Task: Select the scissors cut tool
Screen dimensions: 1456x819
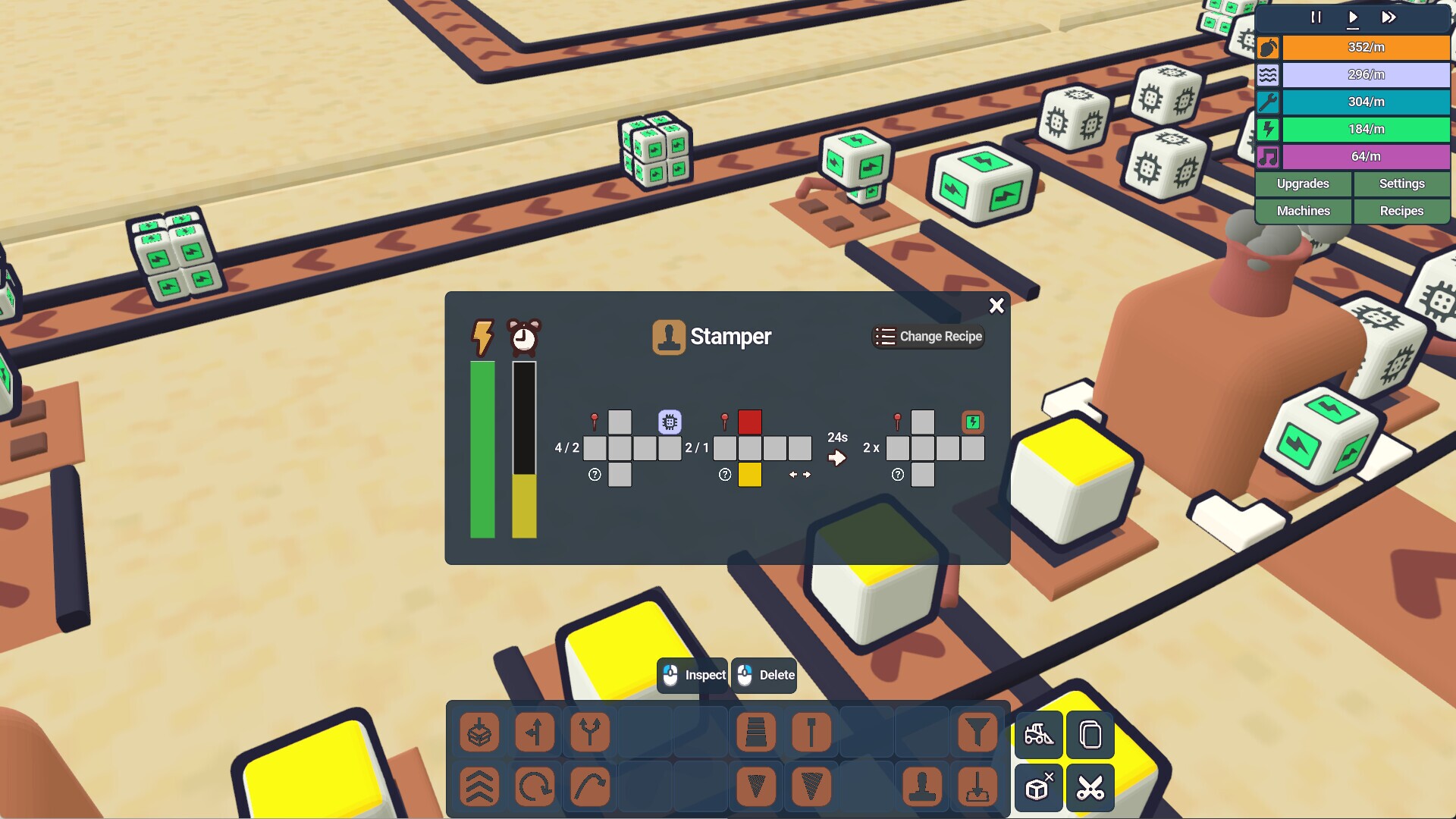Action: [x=1090, y=787]
